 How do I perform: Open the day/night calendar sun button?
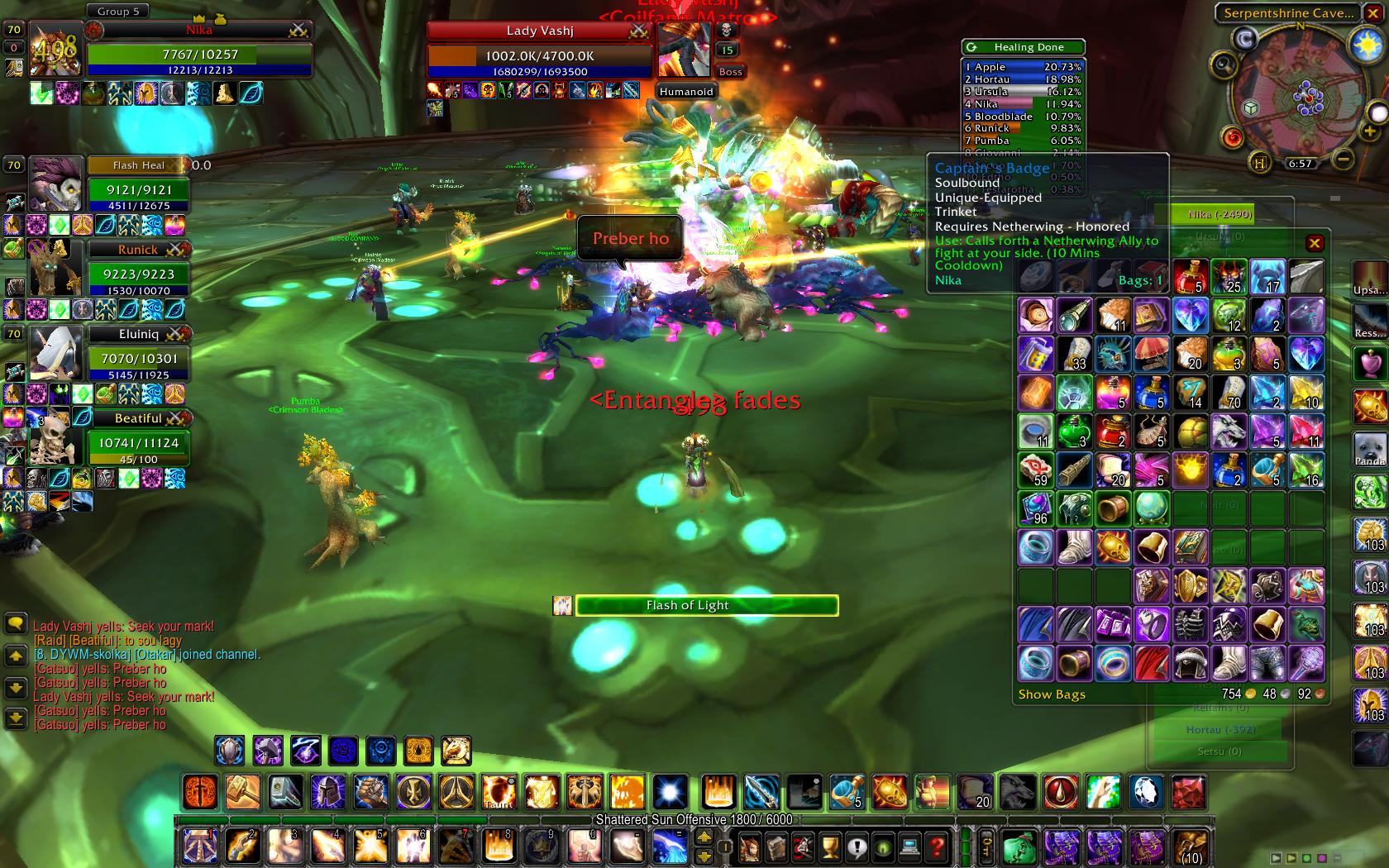click(x=1367, y=45)
